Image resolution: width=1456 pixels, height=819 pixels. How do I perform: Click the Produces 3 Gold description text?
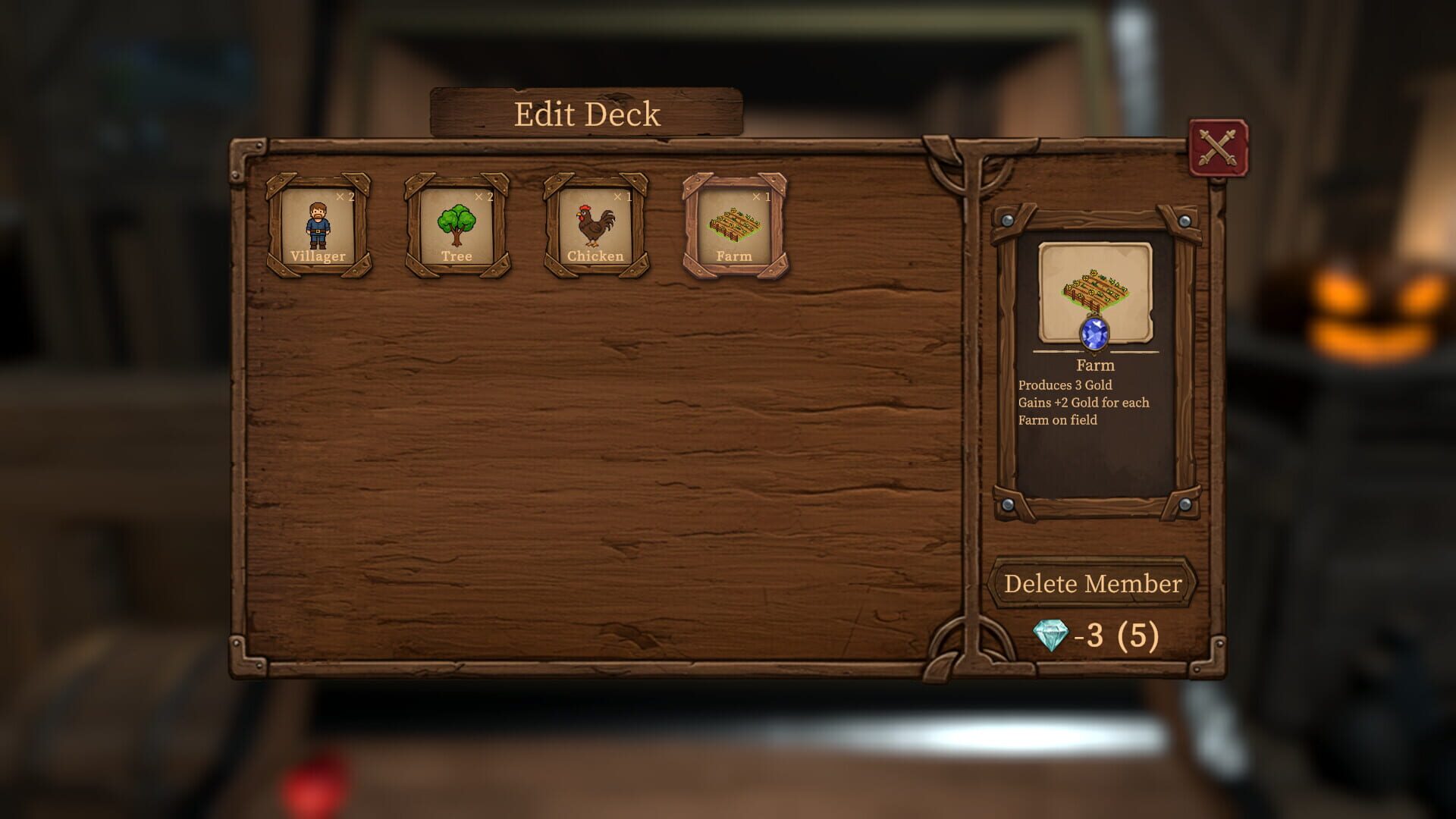[x=1065, y=385]
